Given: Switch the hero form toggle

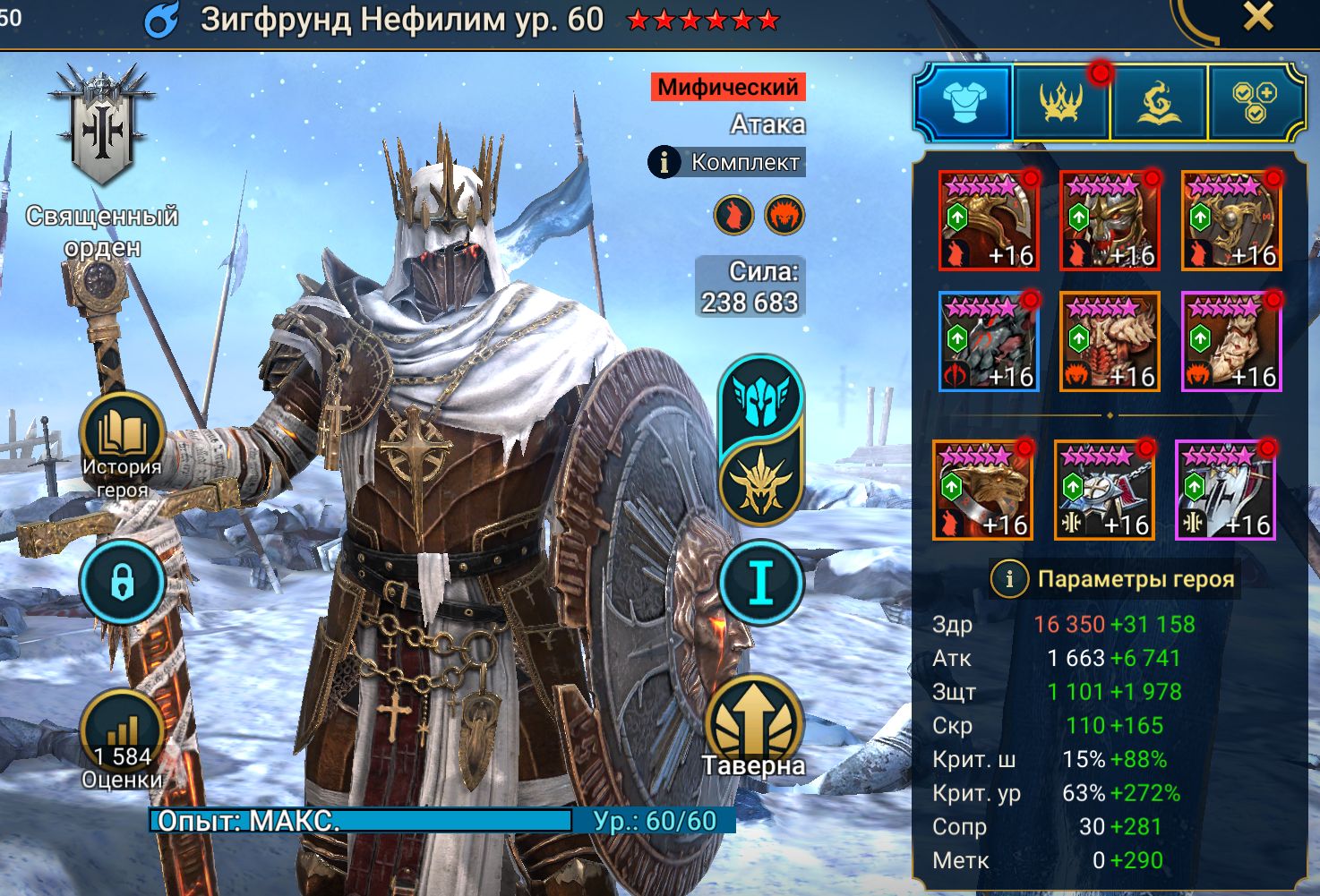Looking at the screenshot, I should (761, 439).
